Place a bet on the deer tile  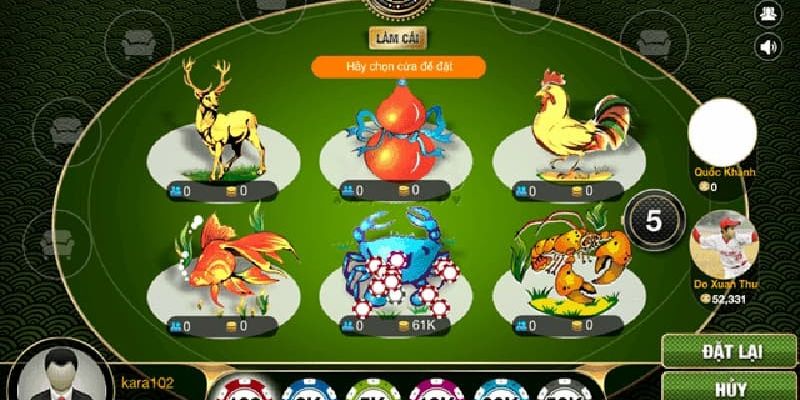[222, 135]
